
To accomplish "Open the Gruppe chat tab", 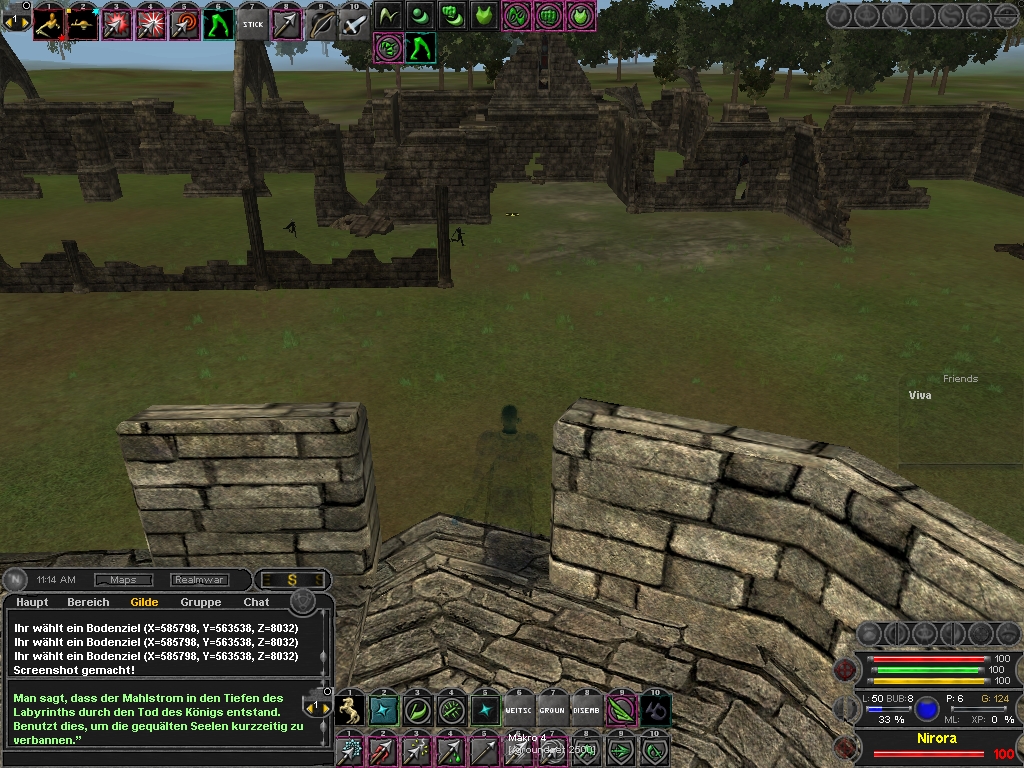I will (x=201, y=602).
